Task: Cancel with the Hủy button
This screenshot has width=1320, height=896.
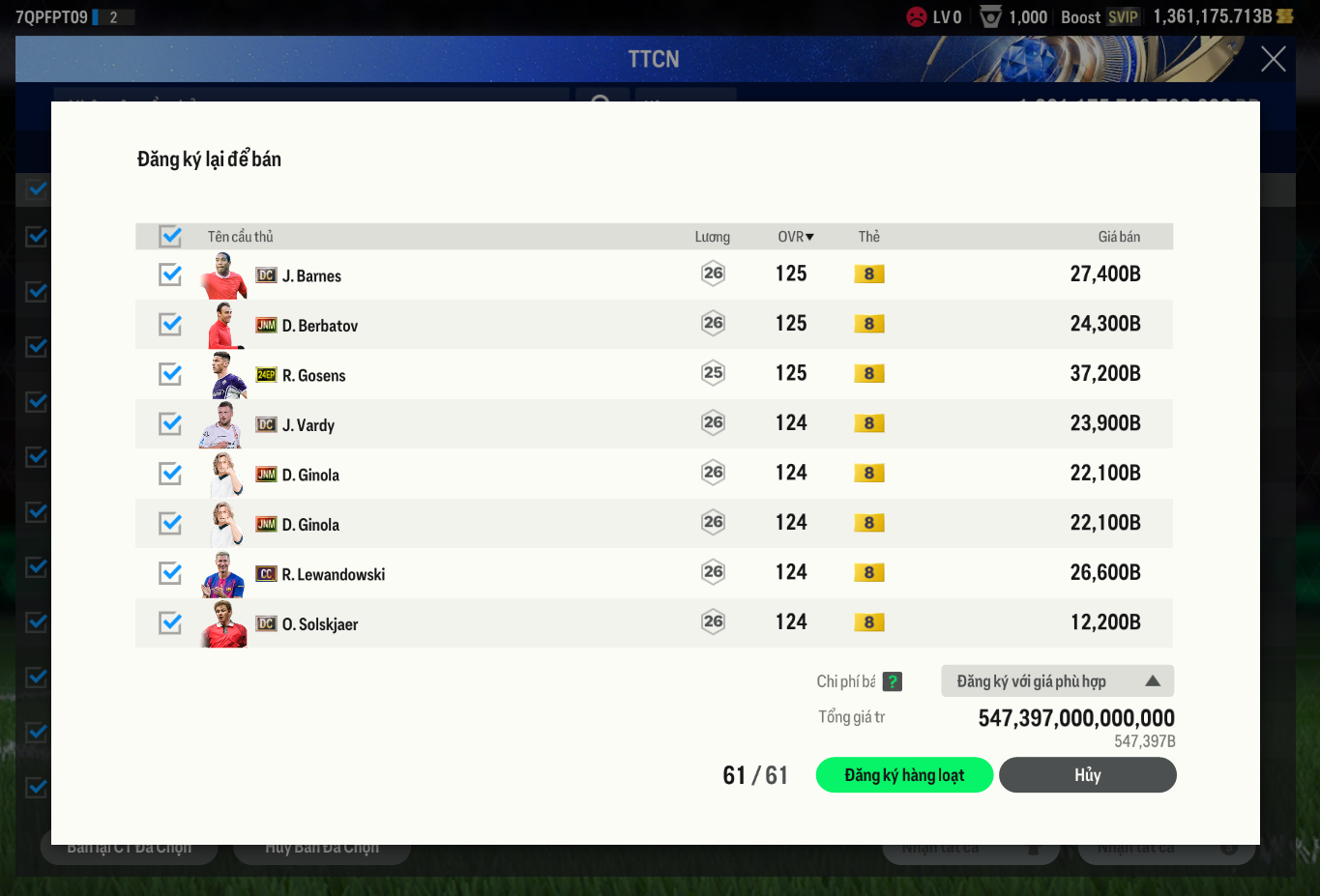Action: 1087,775
